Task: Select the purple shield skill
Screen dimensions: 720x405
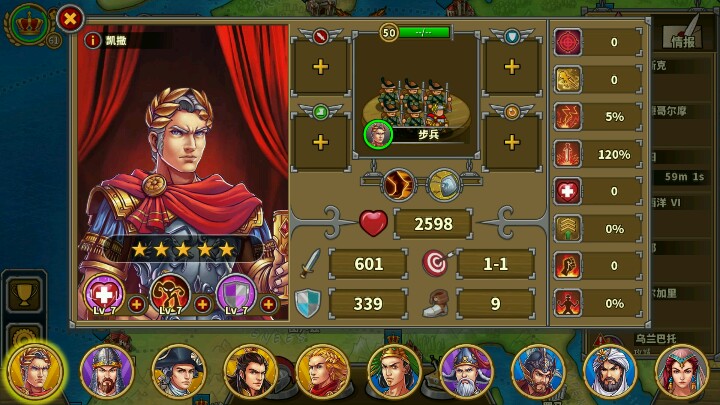Action: 234,294
